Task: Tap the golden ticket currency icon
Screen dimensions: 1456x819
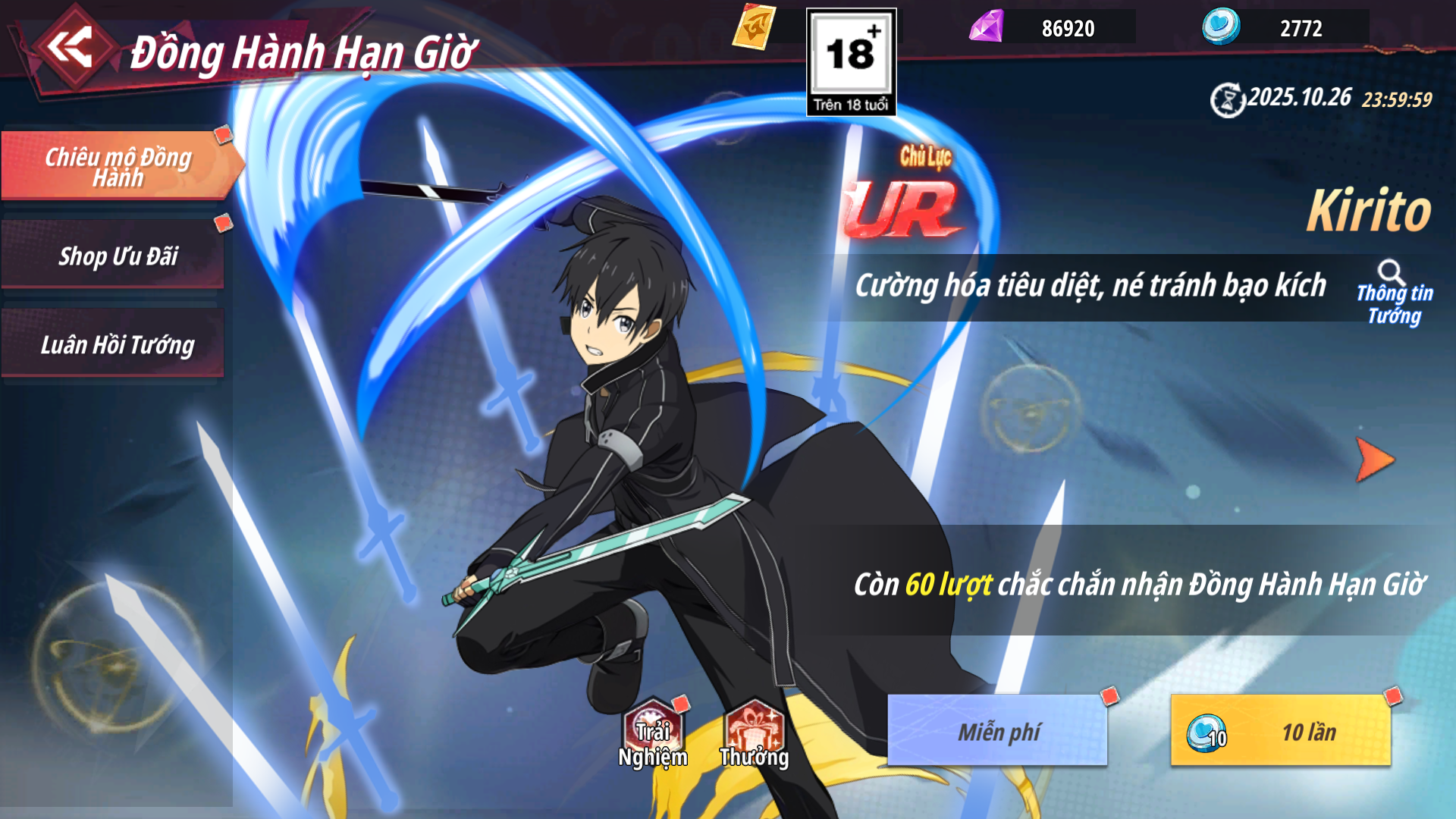Action: click(x=755, y=27)
